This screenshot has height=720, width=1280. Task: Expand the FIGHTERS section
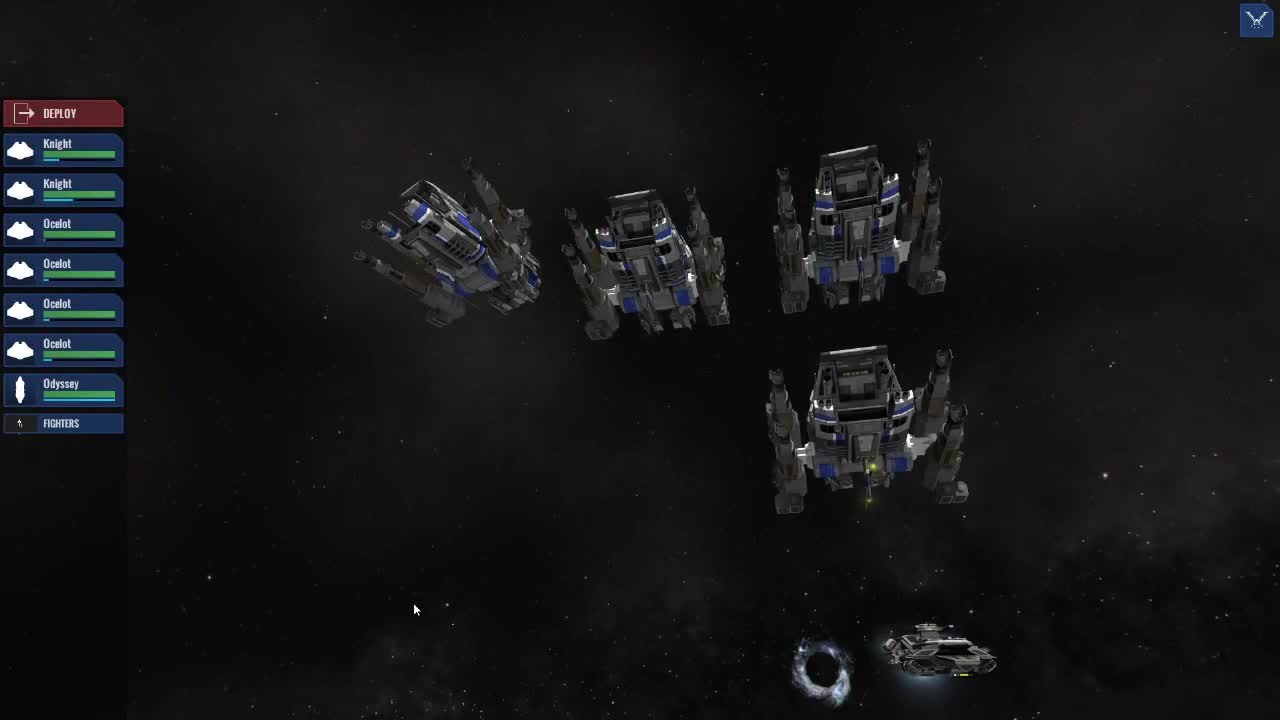pyautogui.click(x=63, y=423)
